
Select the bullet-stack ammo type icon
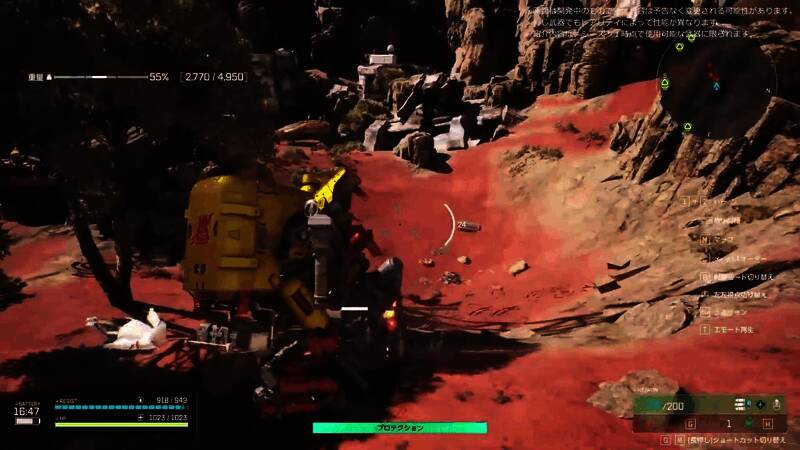click(739, 405)
